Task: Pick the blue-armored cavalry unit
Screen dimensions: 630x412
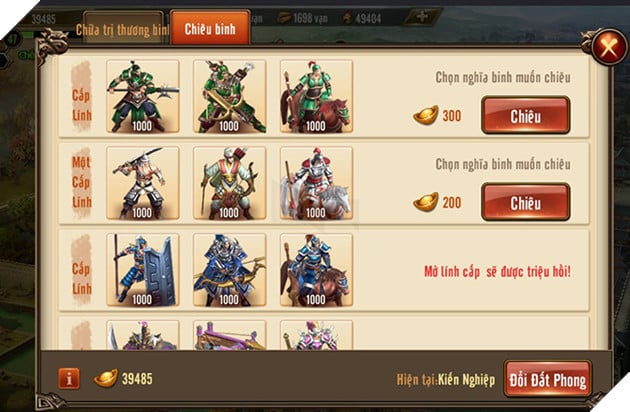Action: coord(315,270)
